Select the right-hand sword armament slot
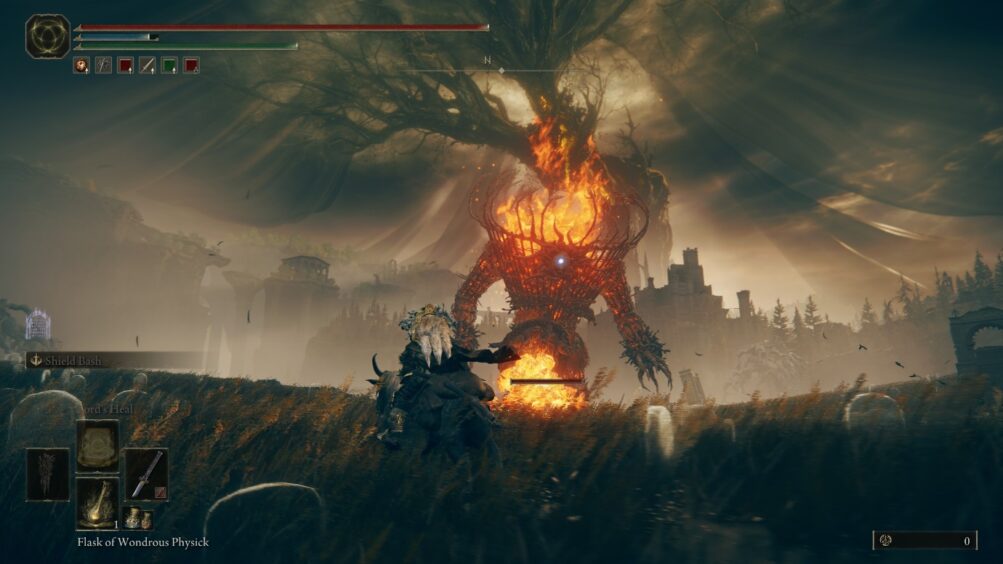The height and width of the screenshot is (564, 1003). tap(145, 474)
